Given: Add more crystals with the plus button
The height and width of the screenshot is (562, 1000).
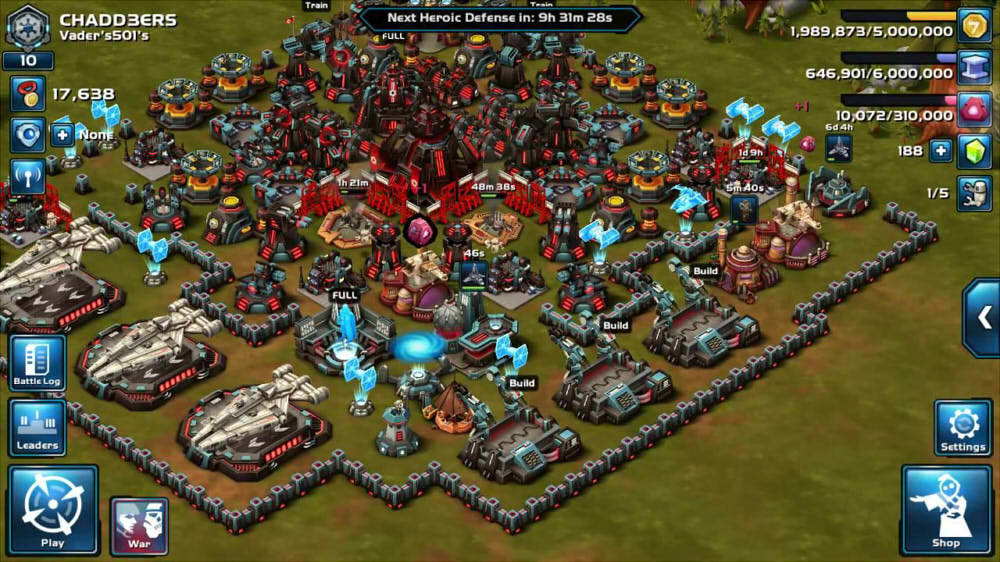Looking at the screenshot, I should point(940,151).
